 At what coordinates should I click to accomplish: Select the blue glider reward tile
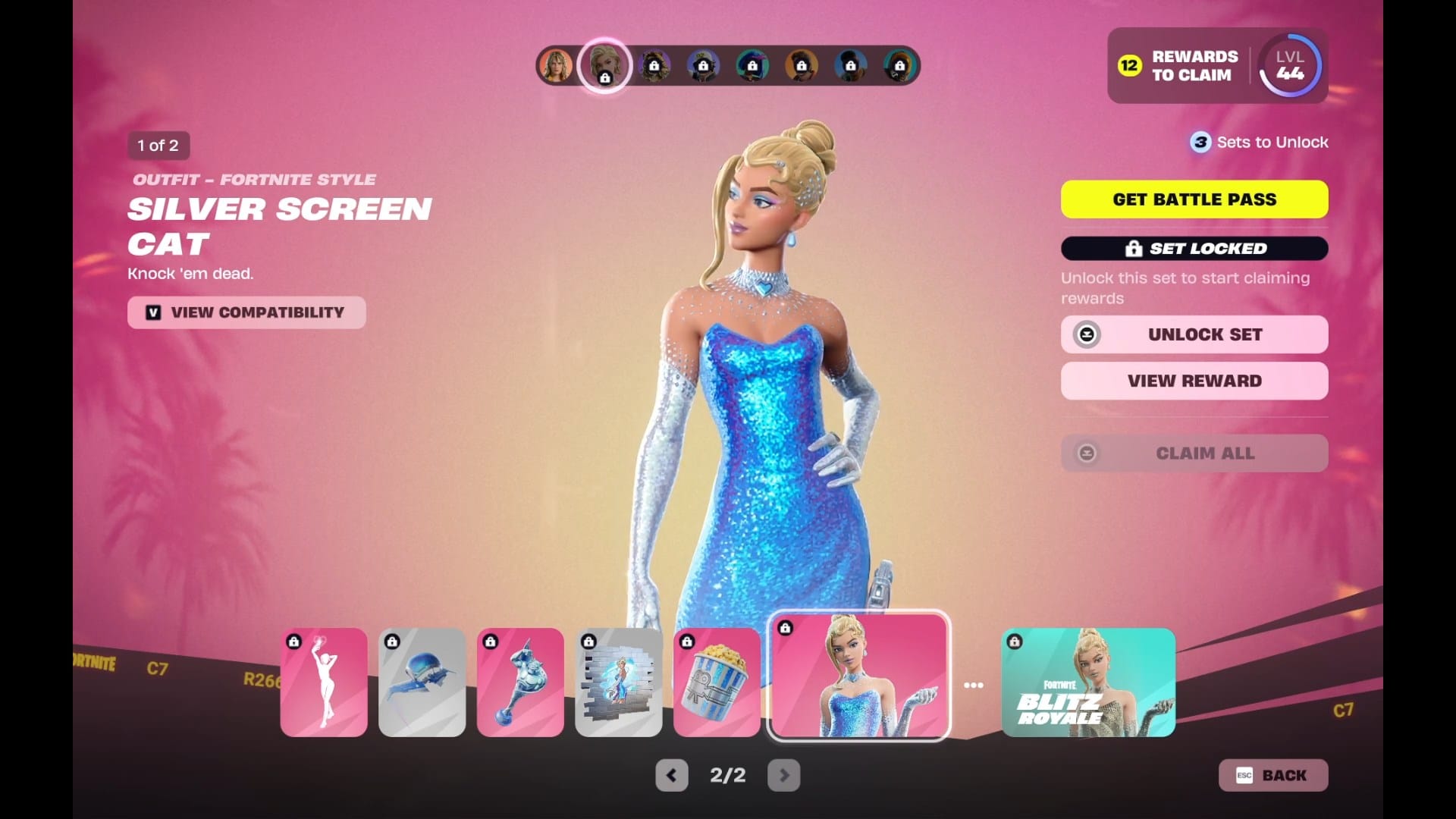tap(422, 682)
